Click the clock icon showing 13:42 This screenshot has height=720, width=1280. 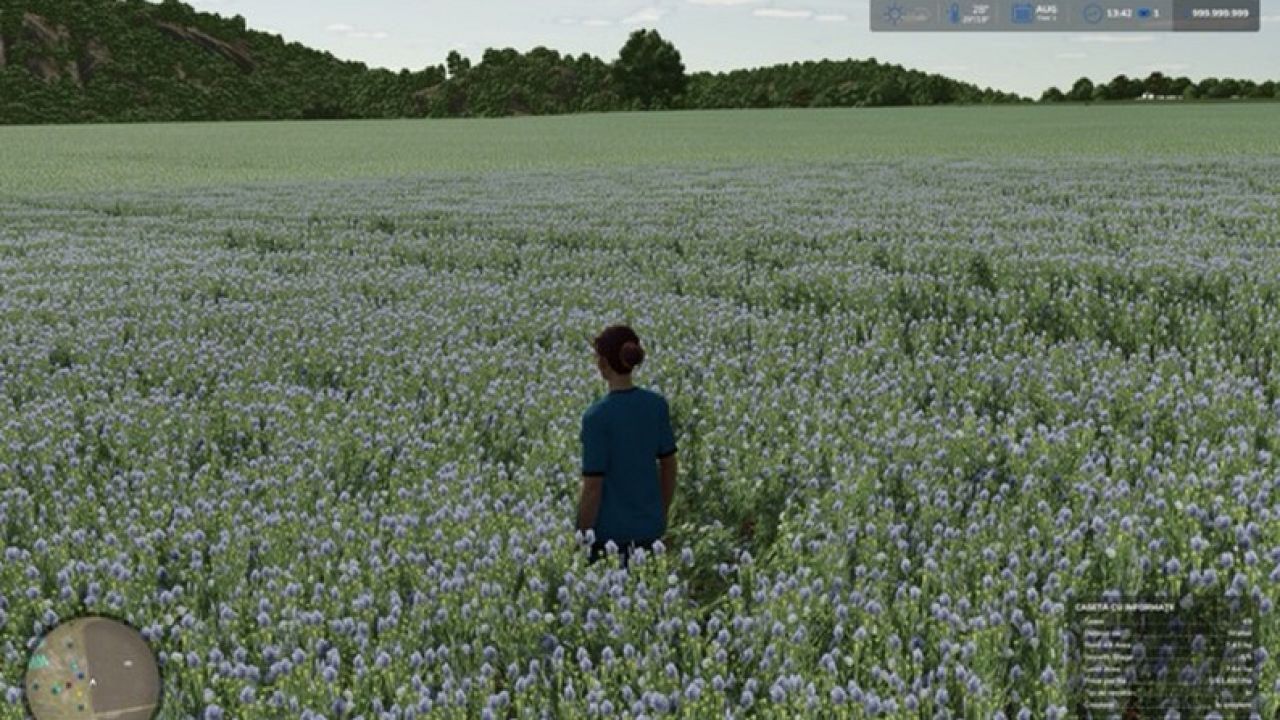click(x=1092, y=14)
